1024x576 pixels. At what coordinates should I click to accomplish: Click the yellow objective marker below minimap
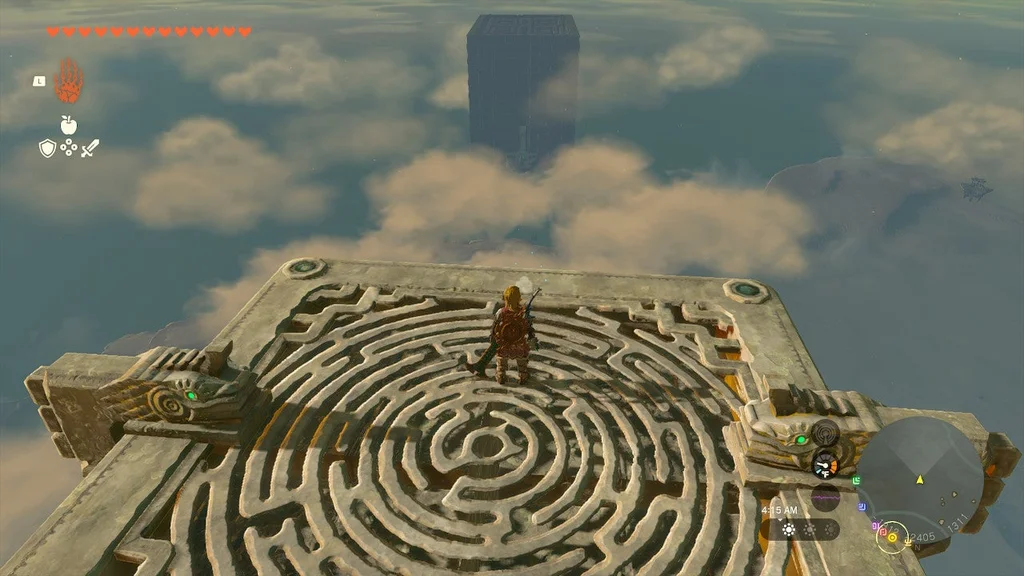coord(893,537)
